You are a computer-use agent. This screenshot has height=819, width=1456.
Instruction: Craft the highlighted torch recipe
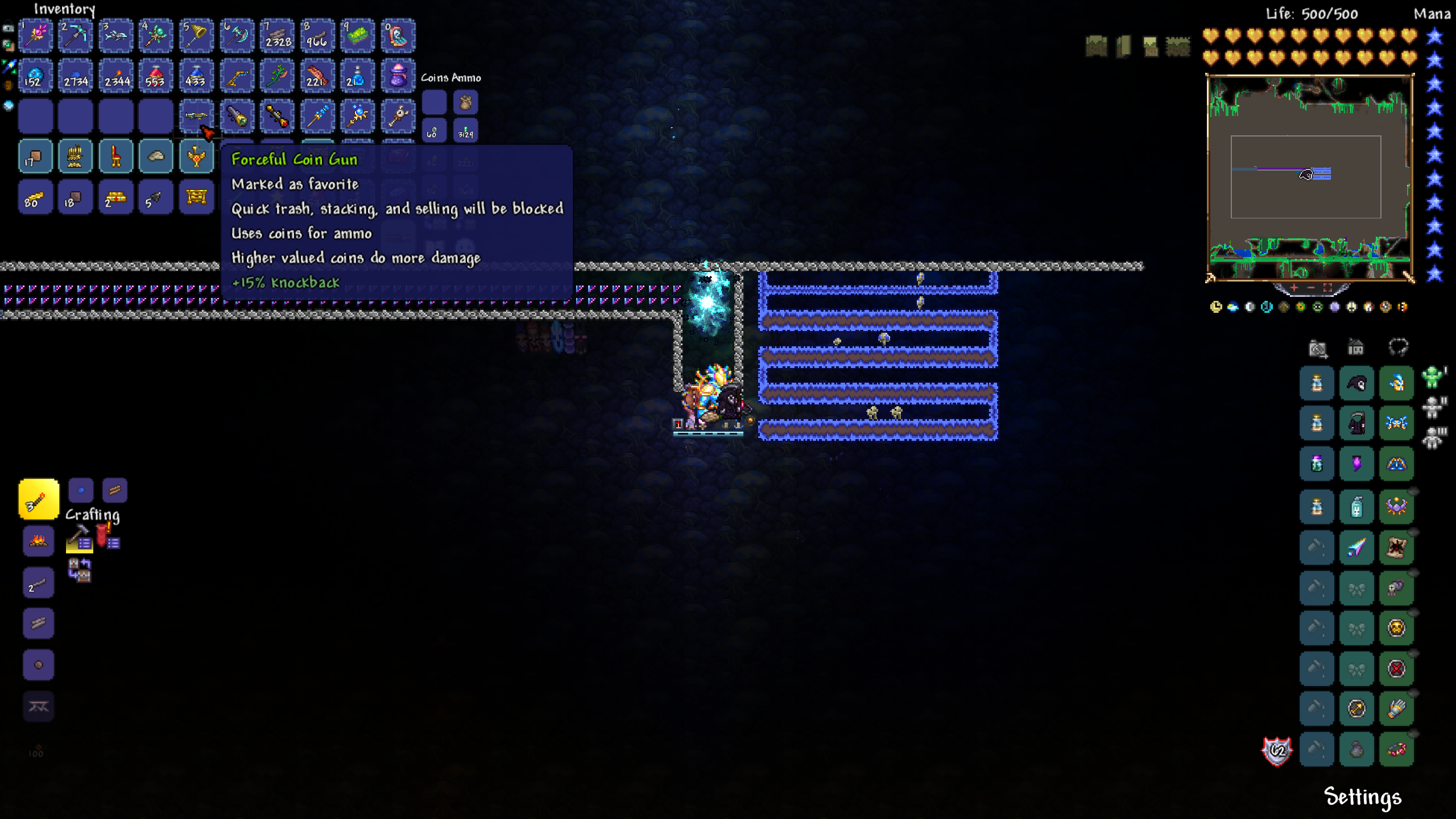point(39,500)
